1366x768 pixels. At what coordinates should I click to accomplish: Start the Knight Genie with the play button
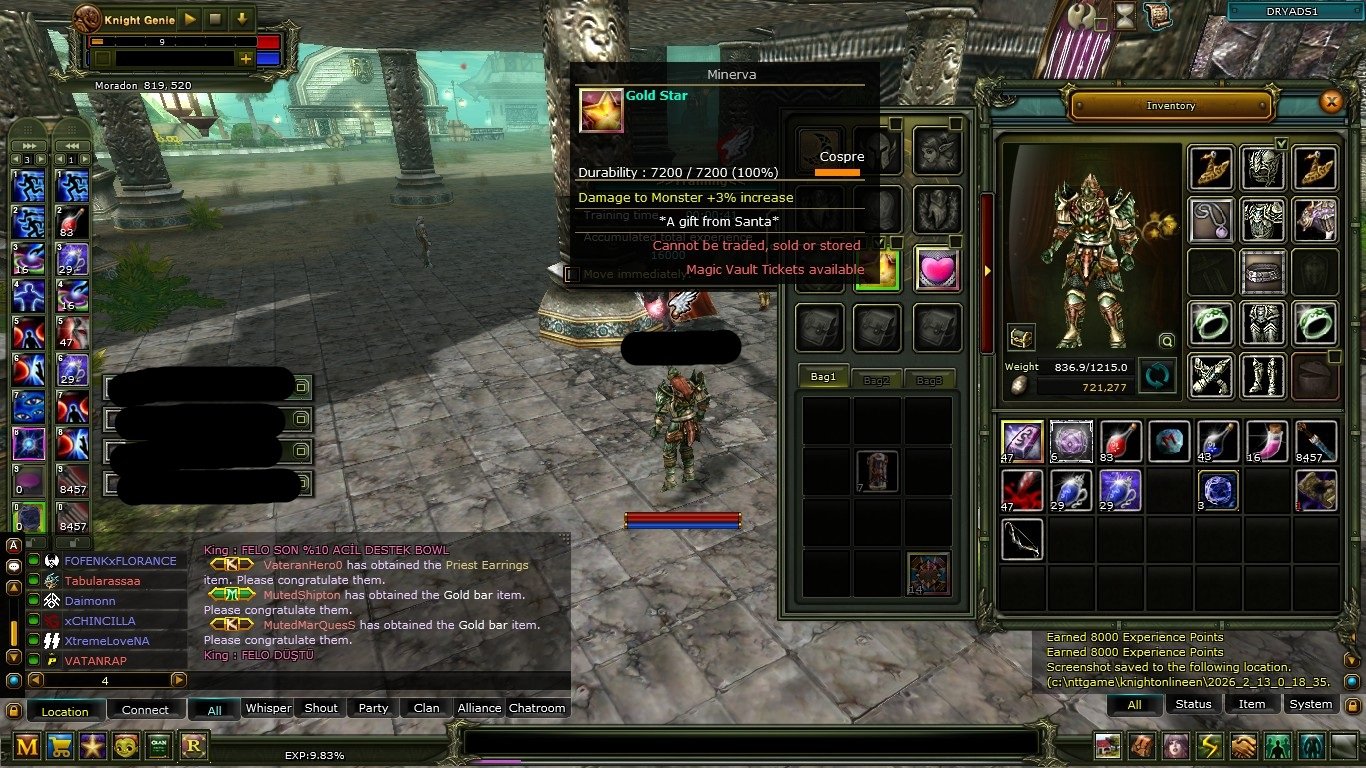click(190, 19)
